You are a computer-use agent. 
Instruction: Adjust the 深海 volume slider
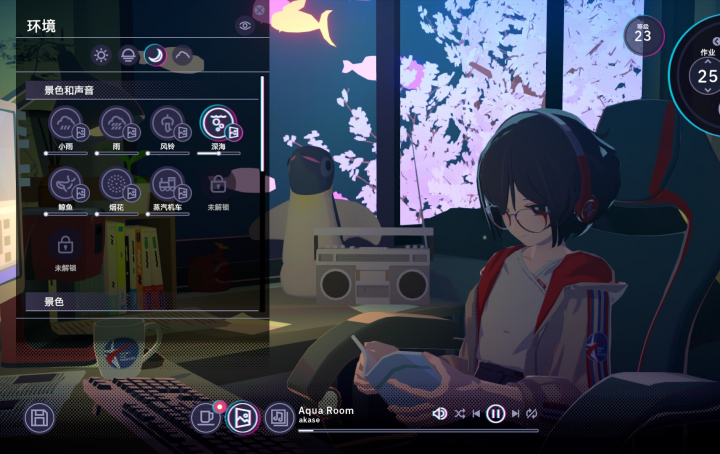(219, 153)
